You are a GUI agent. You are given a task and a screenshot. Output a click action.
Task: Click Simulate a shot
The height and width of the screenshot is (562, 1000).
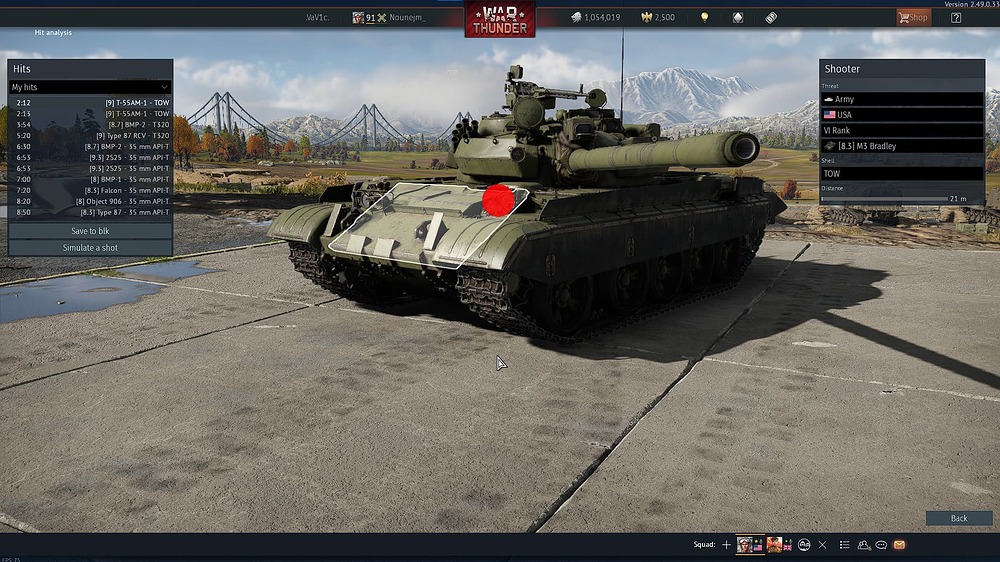click(90, 247)
